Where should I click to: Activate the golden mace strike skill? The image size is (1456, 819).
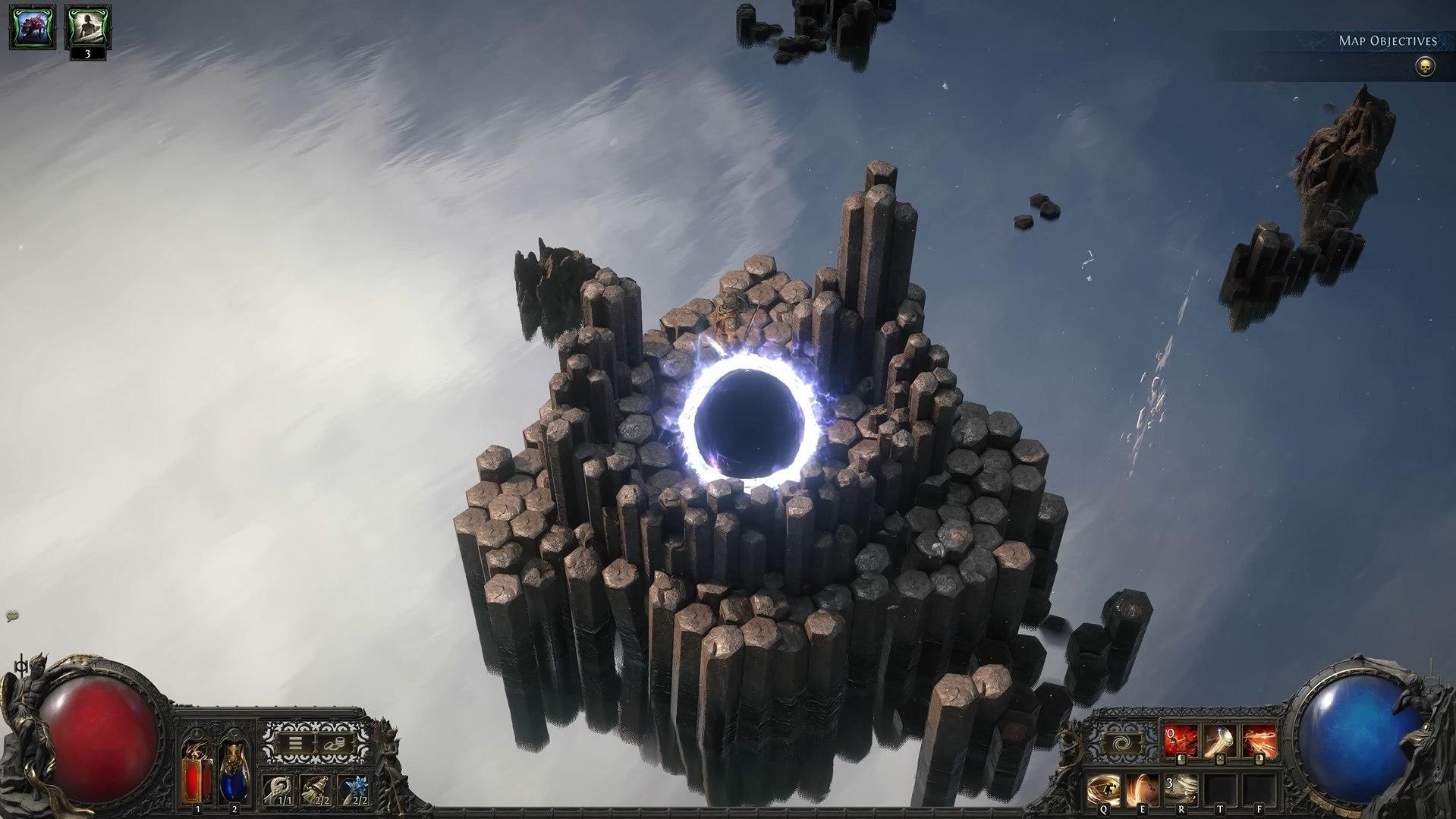[x=1220, y=742]
